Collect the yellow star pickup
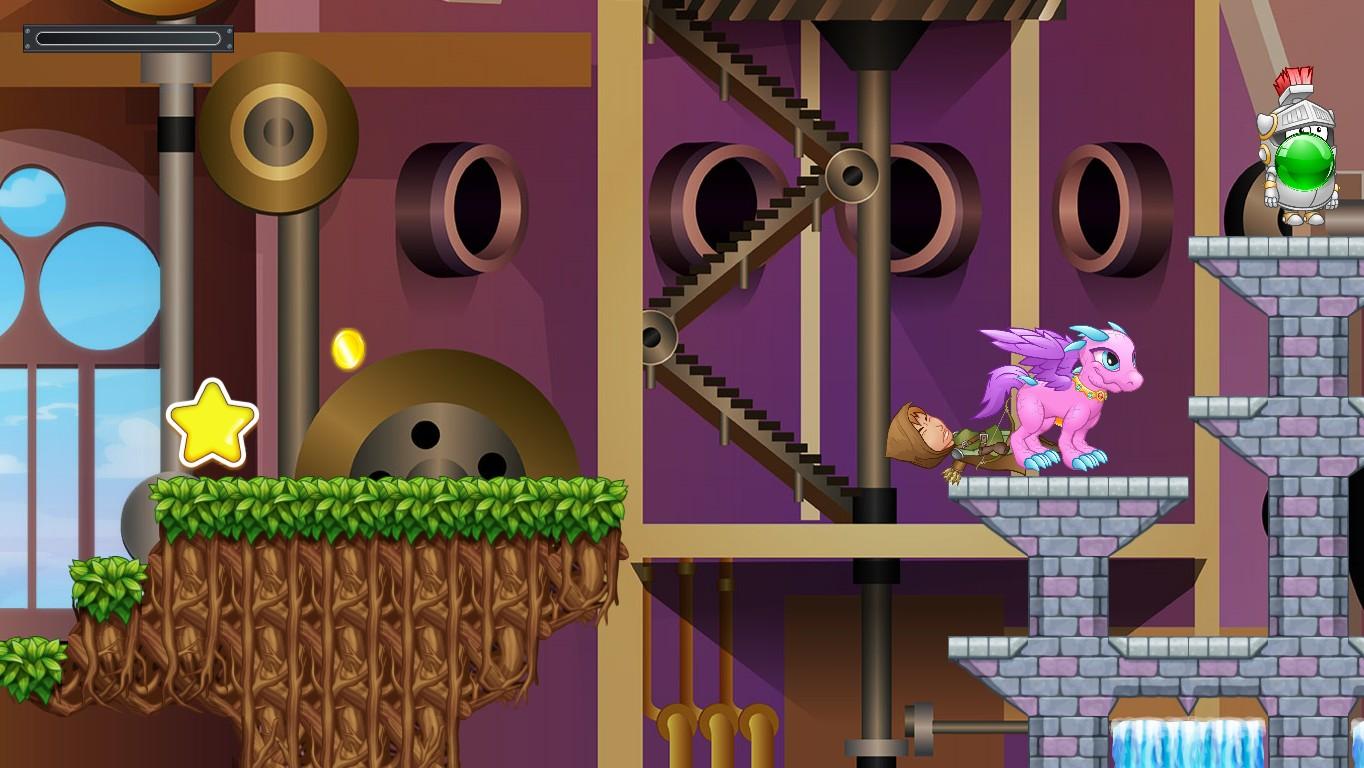1364x768 pixels. tap(211, 423)
